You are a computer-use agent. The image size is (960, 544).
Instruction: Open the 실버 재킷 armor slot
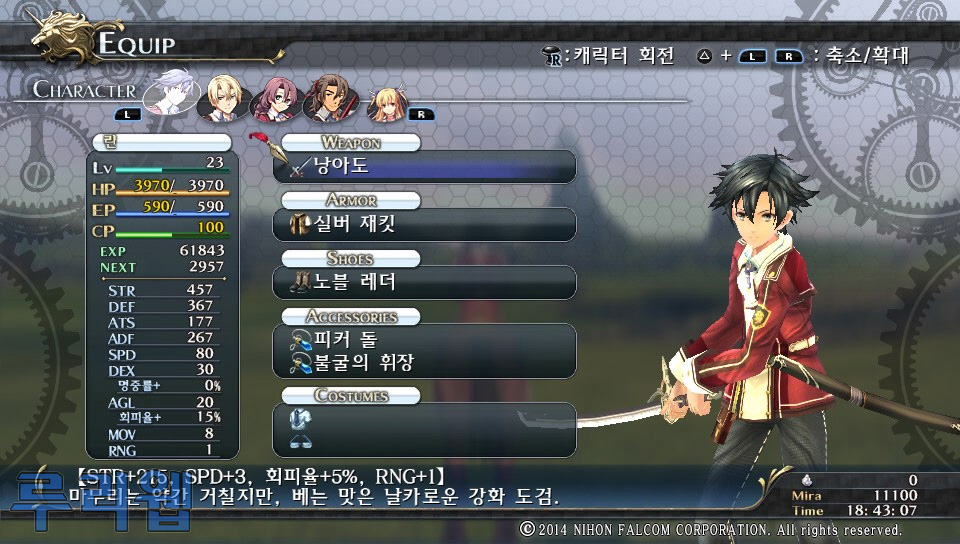425,224
